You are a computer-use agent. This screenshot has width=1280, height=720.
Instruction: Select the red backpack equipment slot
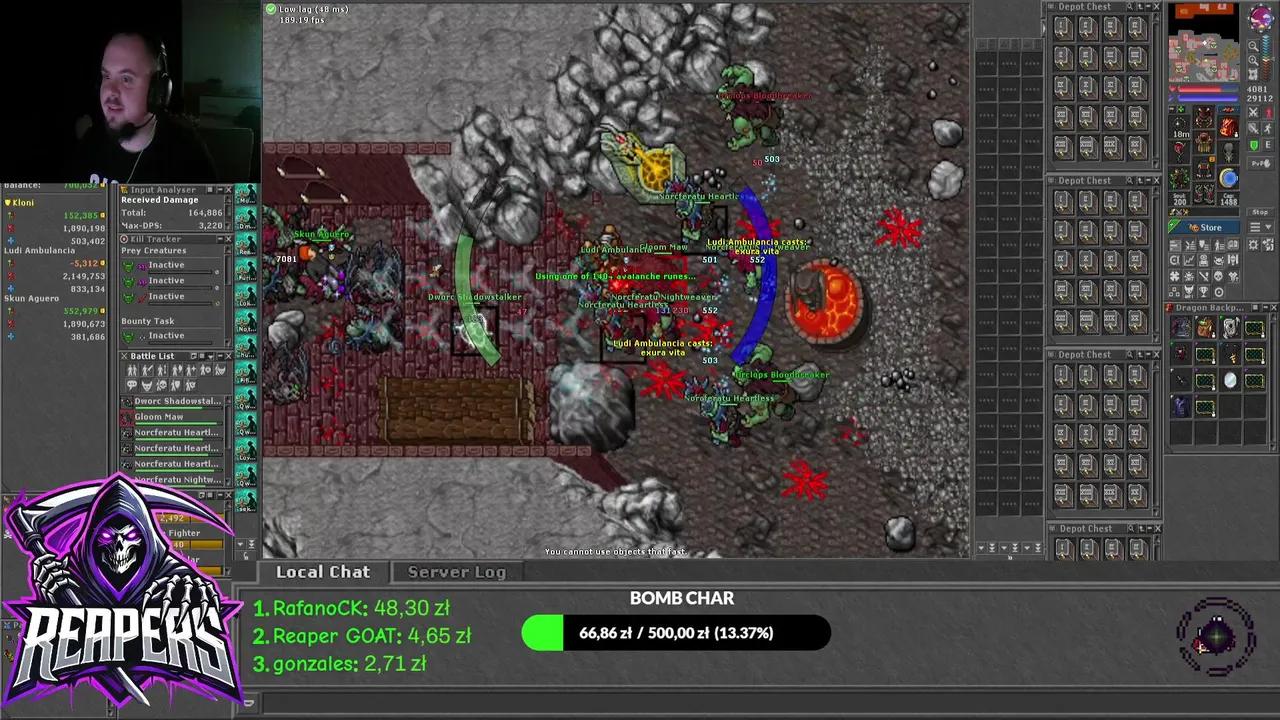pos(1229,128)
